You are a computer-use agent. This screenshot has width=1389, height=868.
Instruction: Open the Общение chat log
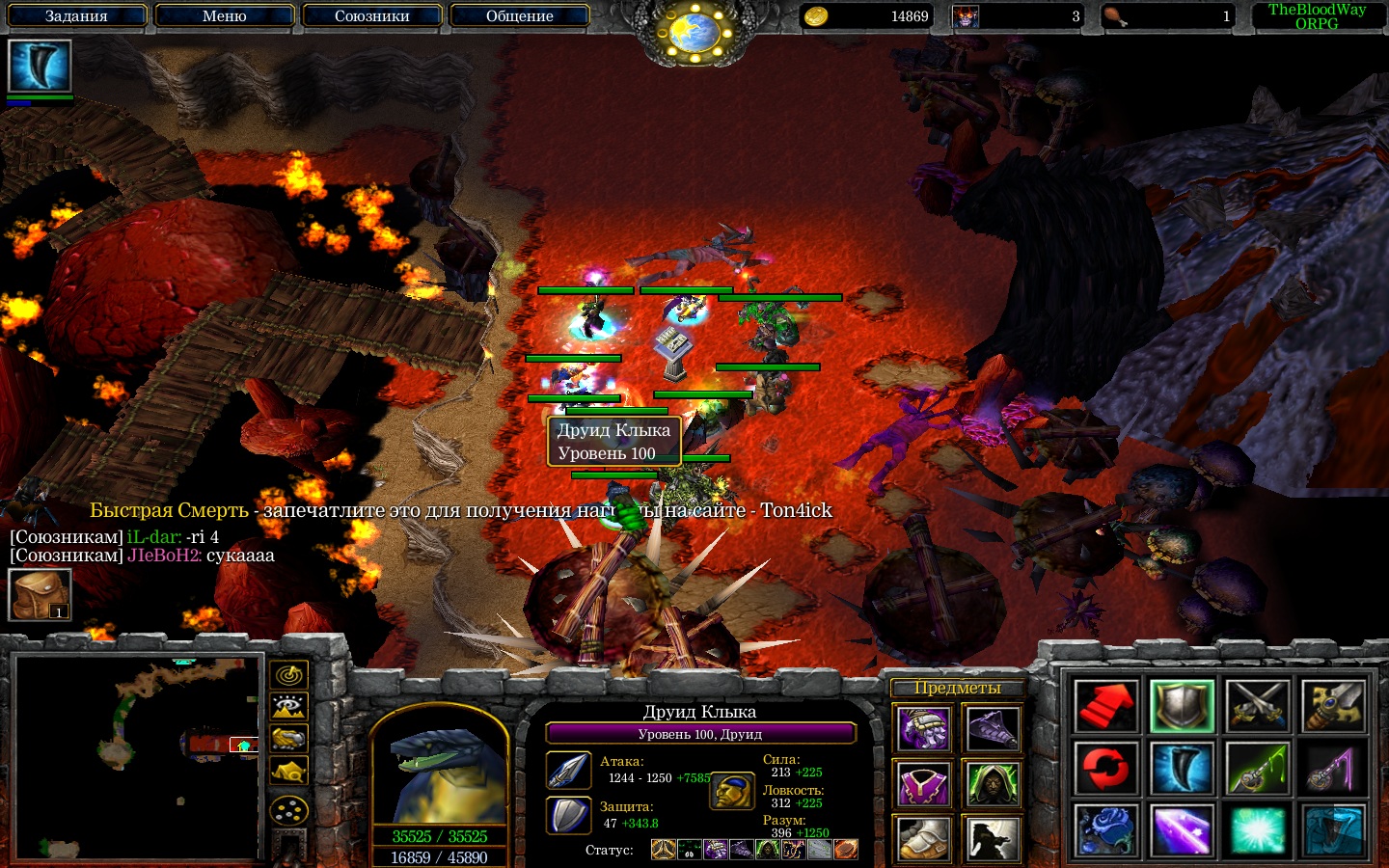click(519, 15)
